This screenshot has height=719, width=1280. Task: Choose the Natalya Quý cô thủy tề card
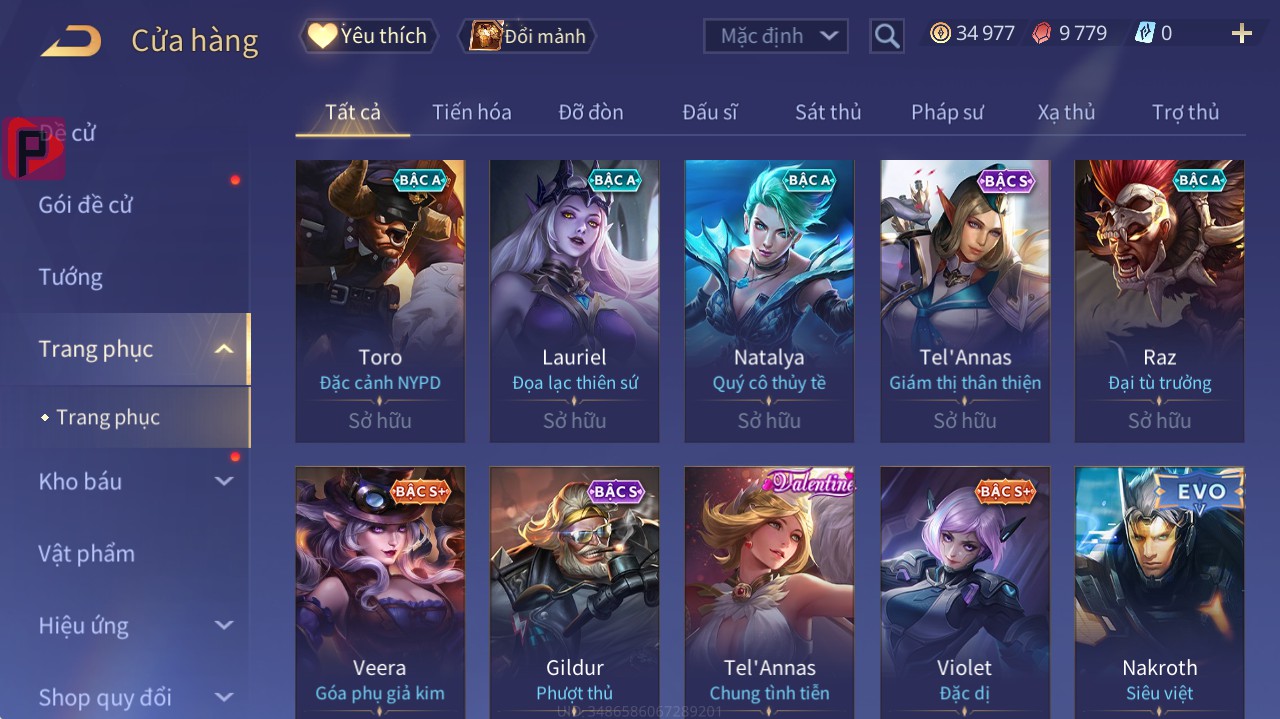tap(769, 300)
